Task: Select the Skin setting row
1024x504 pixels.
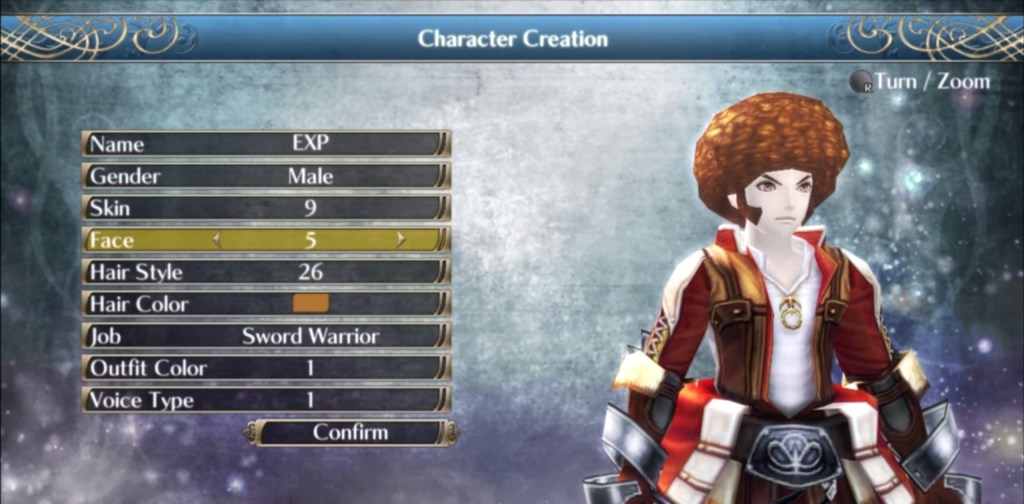Action: coord(265,208)
